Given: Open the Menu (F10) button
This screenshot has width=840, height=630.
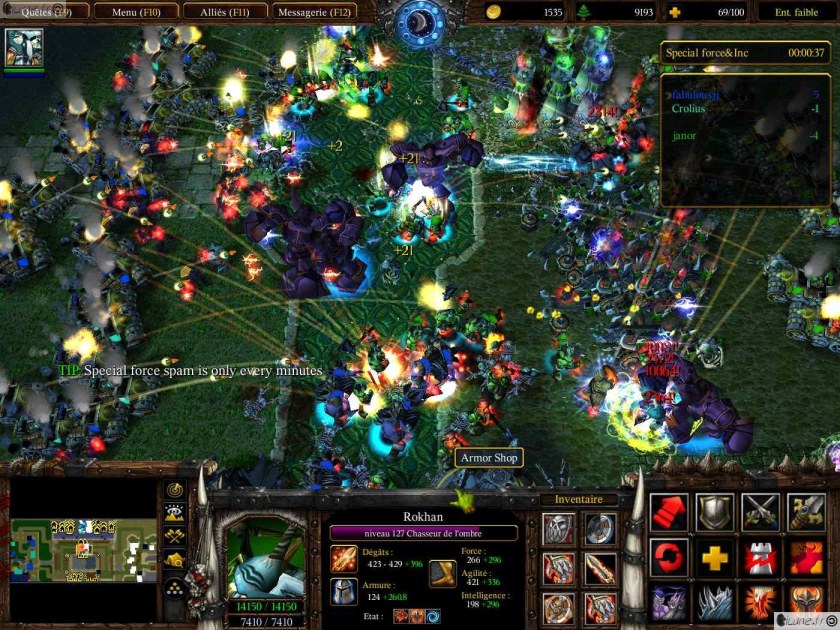Looking at the screenshot, I should (138, 12).
